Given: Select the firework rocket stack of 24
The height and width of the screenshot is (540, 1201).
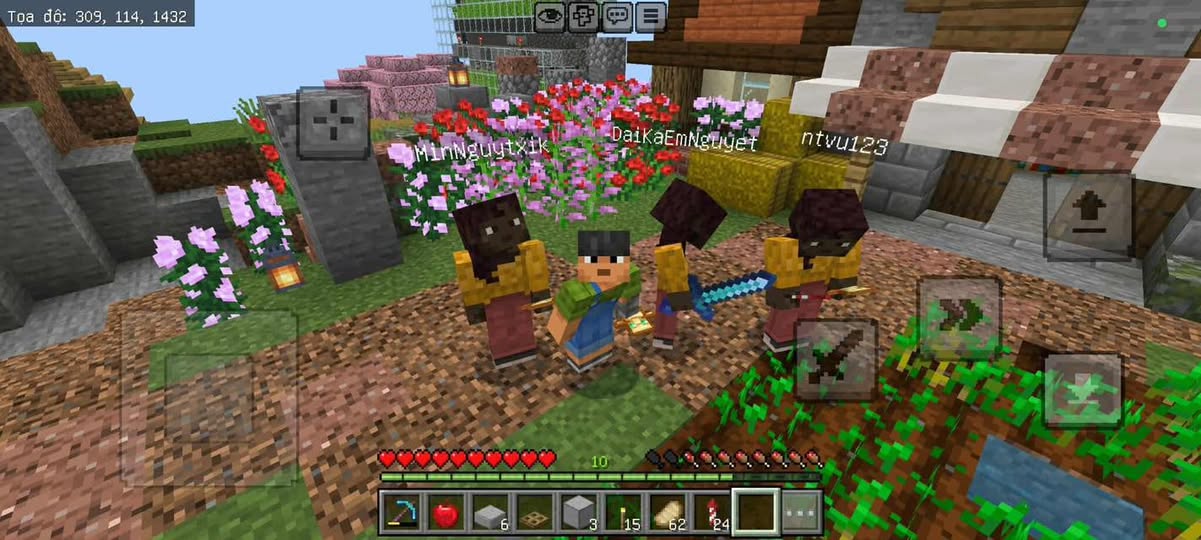Looking at the screenshot, I should tap(709, 512).
